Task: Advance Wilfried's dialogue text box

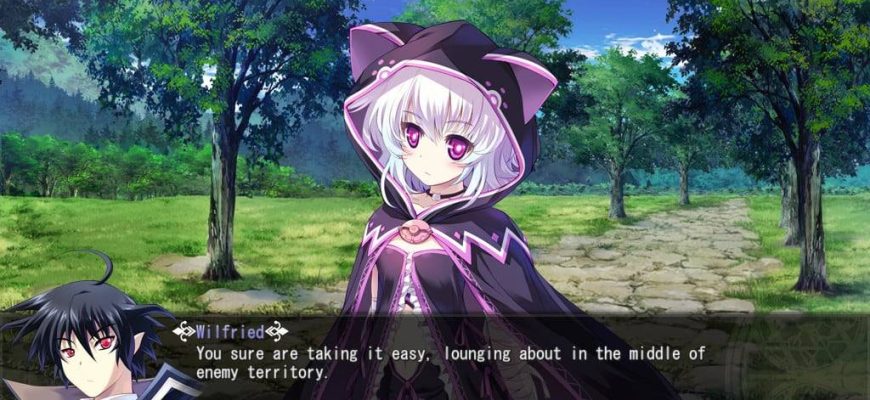Action: point(450,362)
